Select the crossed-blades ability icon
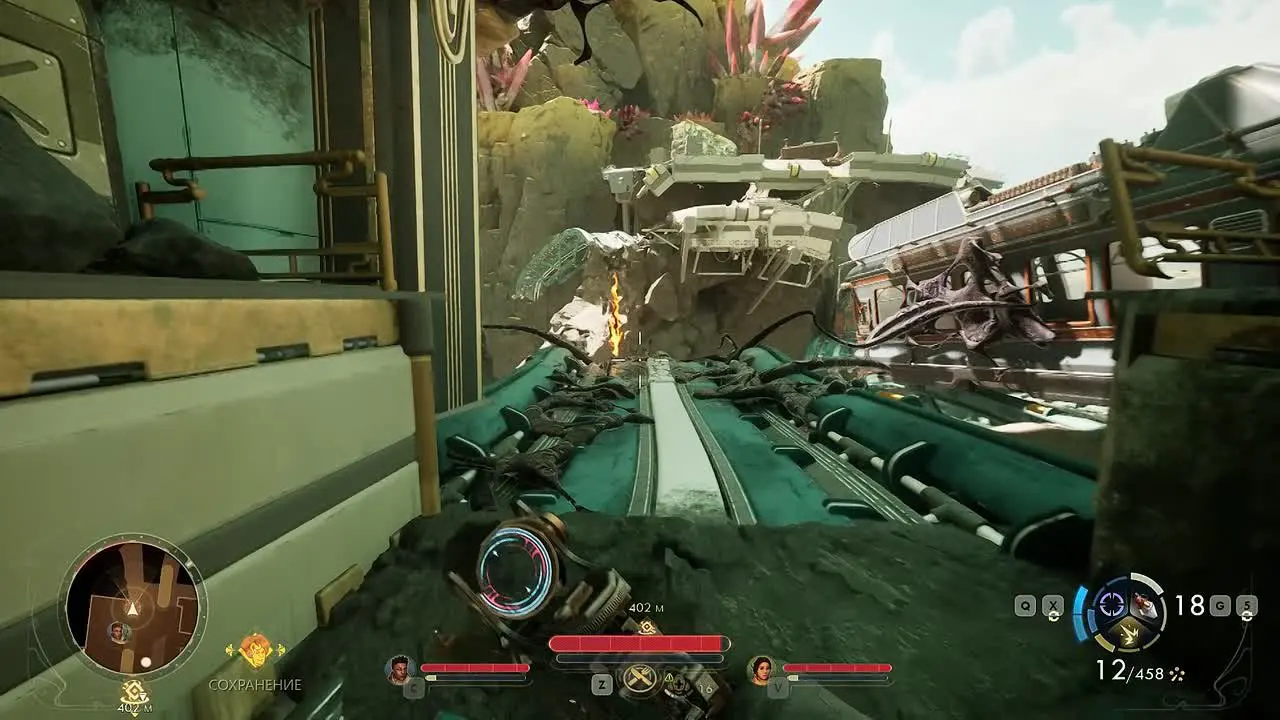This screenshot has width=1280, height=720. (639, 679)
